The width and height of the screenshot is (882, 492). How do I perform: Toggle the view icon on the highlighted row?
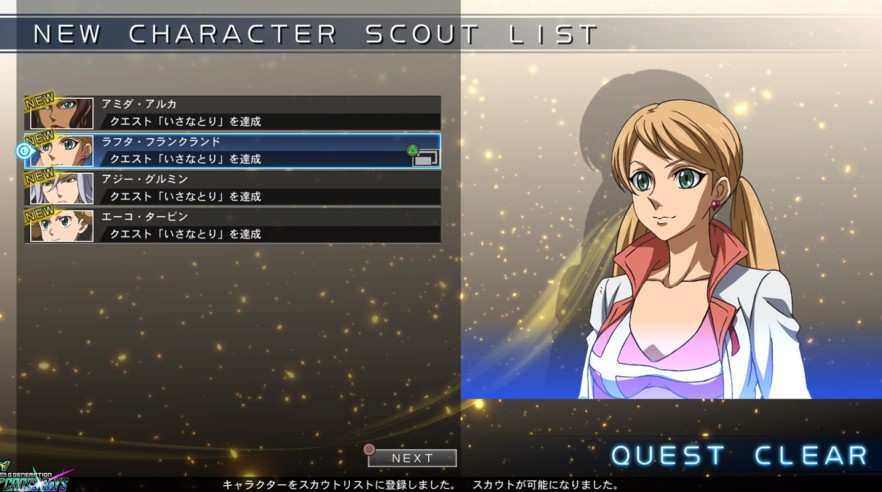tap(425, 157)
